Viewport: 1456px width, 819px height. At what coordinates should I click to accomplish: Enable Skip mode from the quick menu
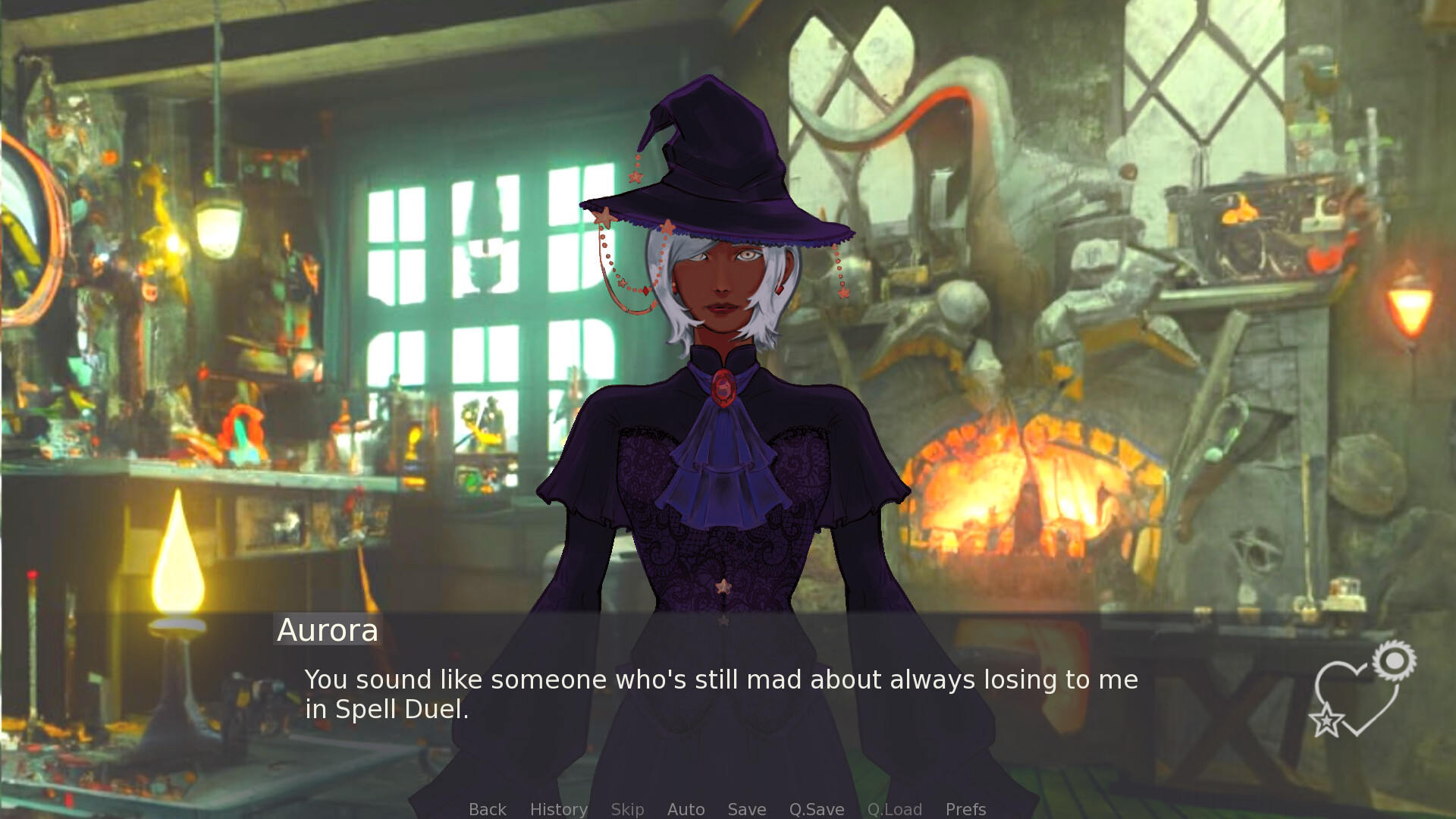(x=627, y=809)
